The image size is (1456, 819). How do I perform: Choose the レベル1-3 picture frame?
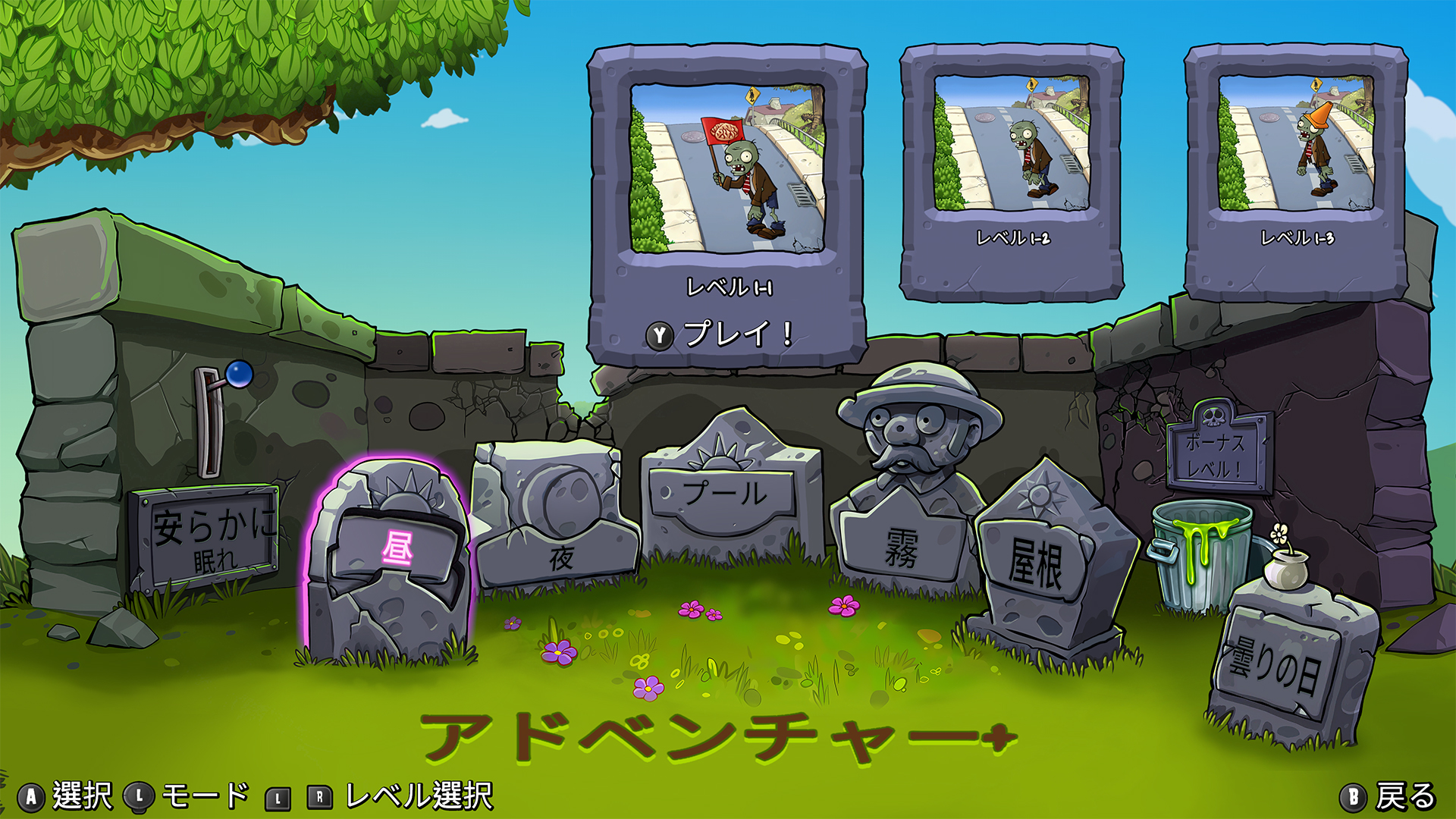click(x=1297, y=148)
